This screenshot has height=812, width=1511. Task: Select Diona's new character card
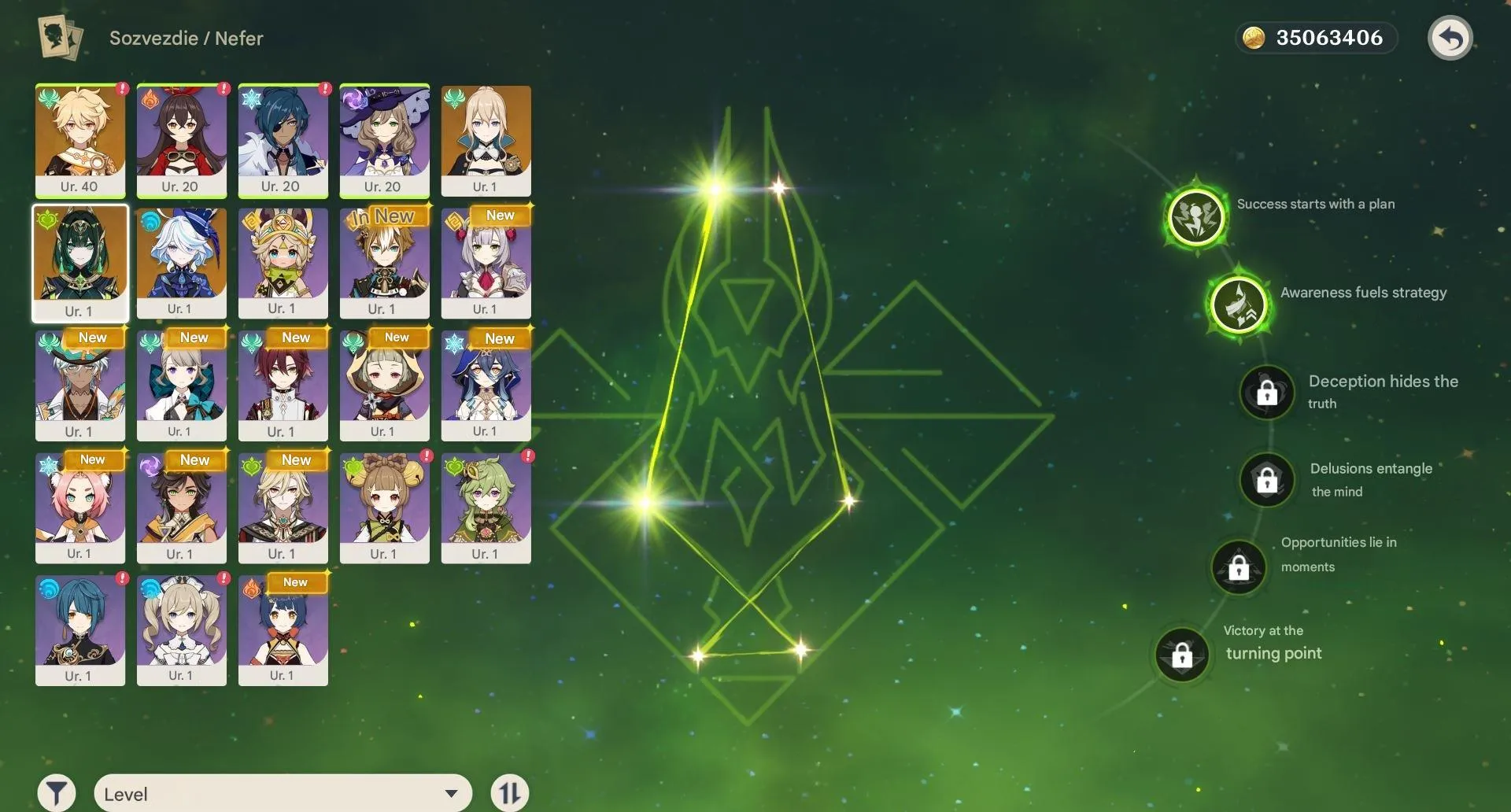pos(79,507)
